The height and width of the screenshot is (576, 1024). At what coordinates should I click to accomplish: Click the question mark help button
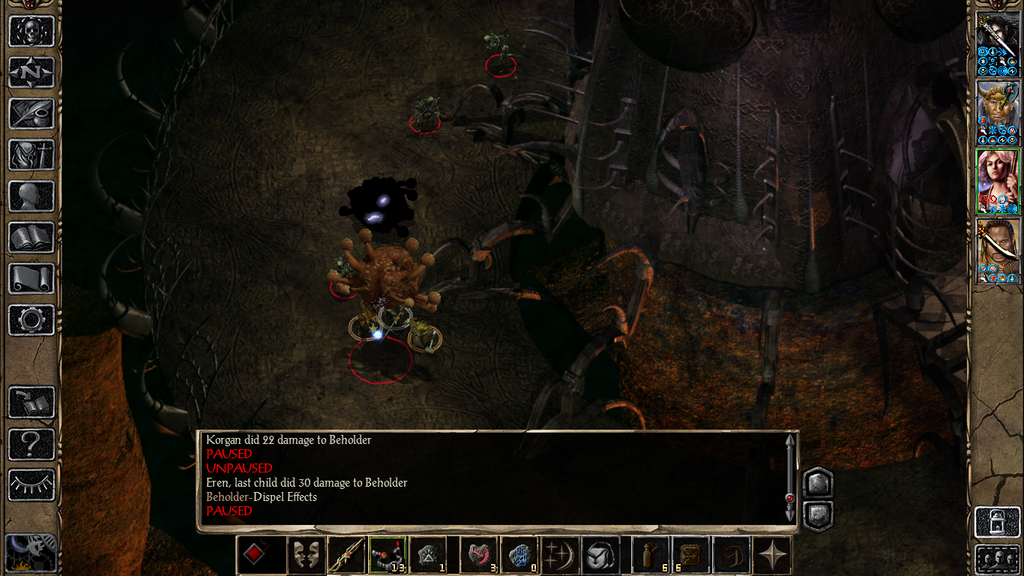point(31,443)
